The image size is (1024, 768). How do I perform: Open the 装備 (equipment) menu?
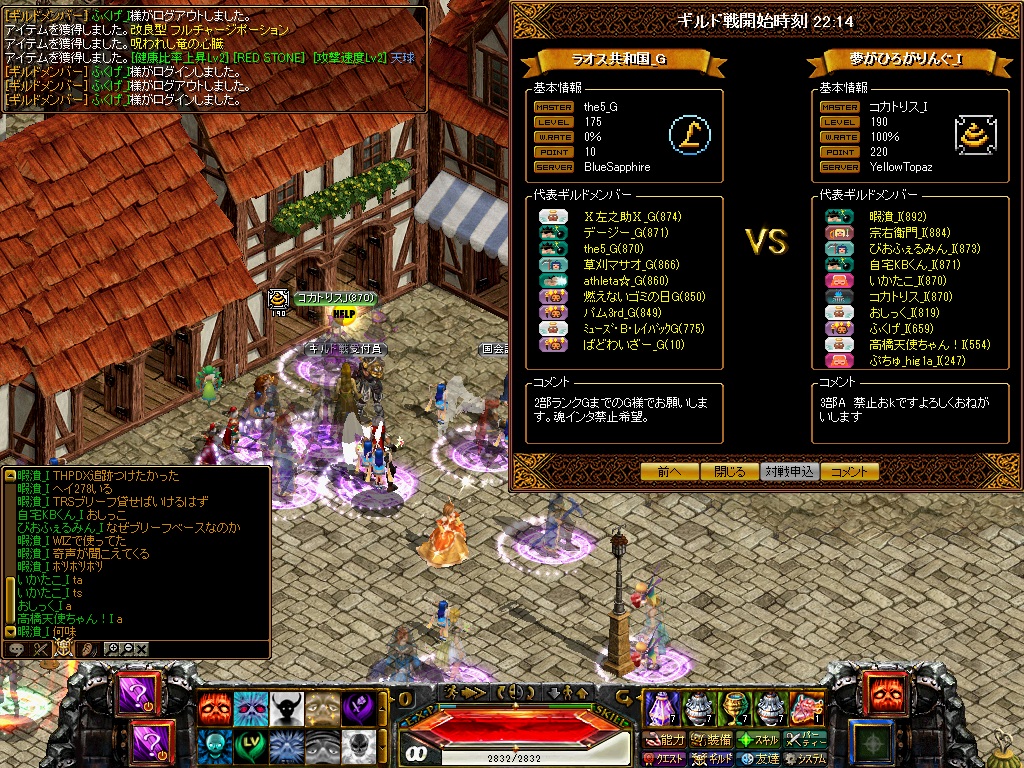(712, 740)
